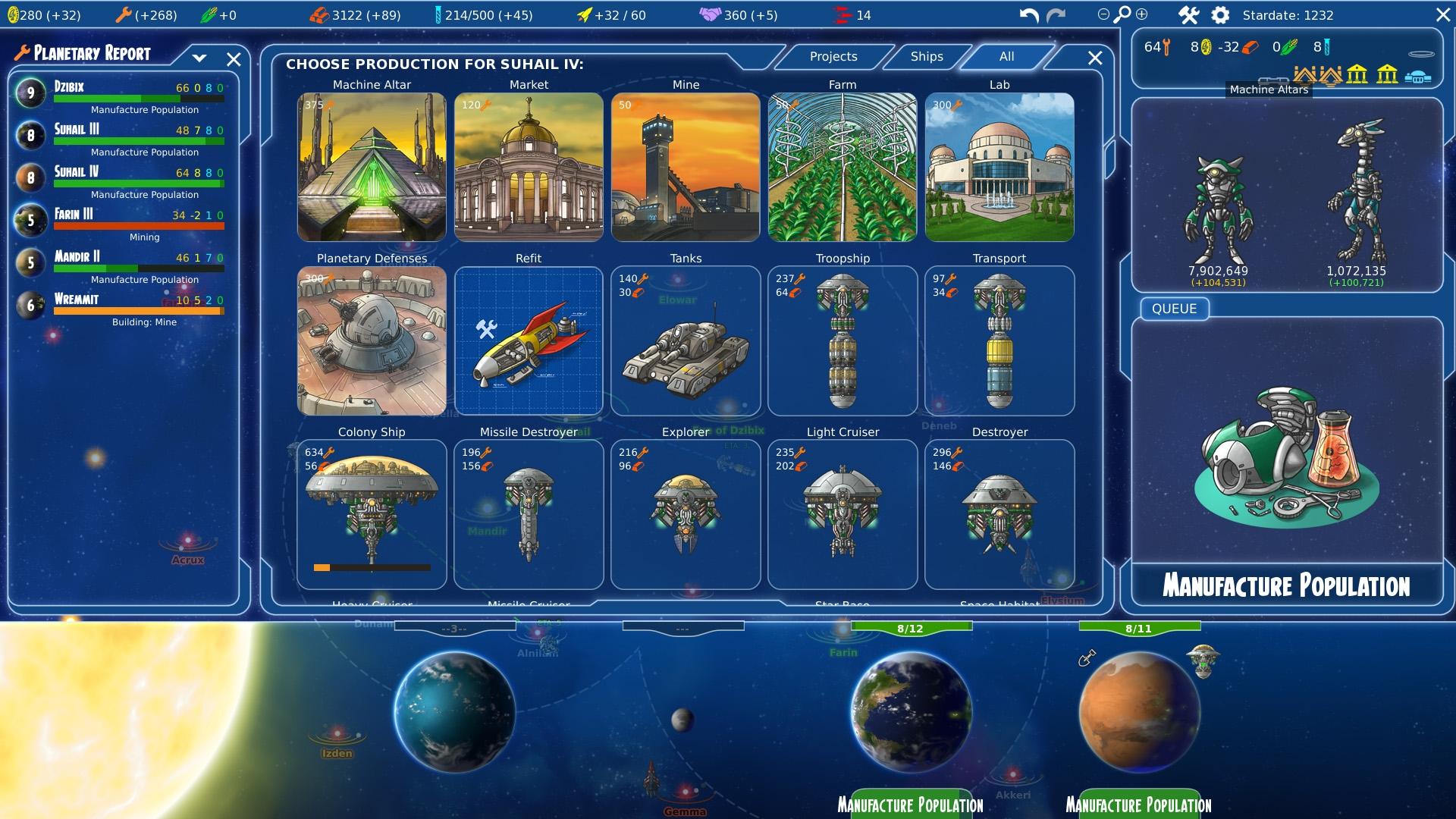Screen dimensions: 1456x819
Task: Open the Settings gear icon
Action: (x=1221, y=14)
